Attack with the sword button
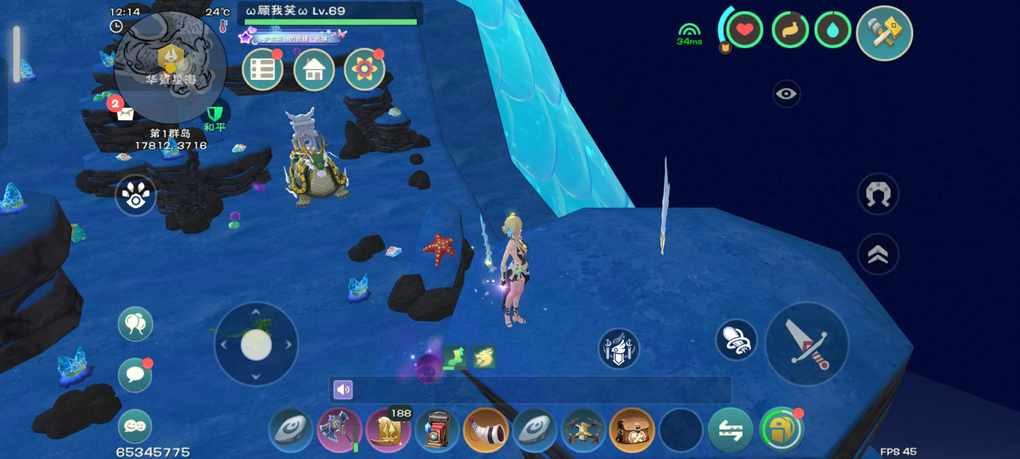Screen dimensions: 1020x459 [806, 343]
